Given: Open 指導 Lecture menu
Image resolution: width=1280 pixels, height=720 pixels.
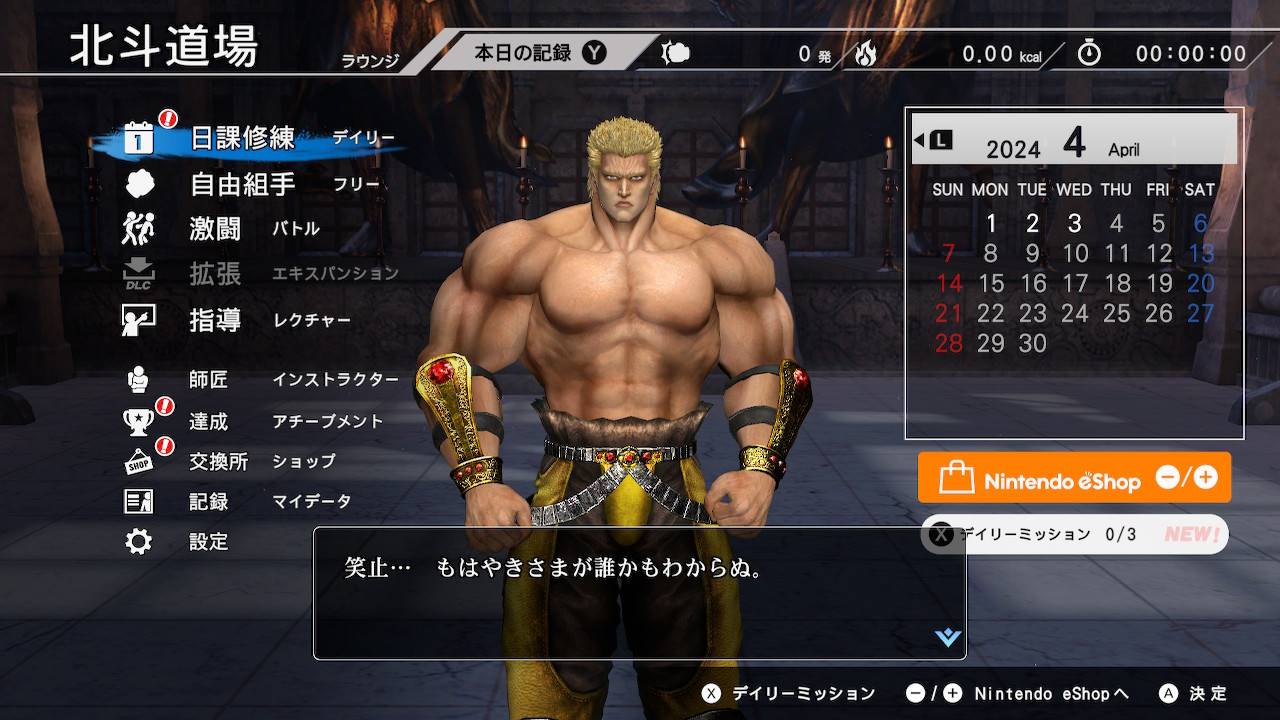Looking at the screenshot, I should pyautogui.click(x=216, y=320).
